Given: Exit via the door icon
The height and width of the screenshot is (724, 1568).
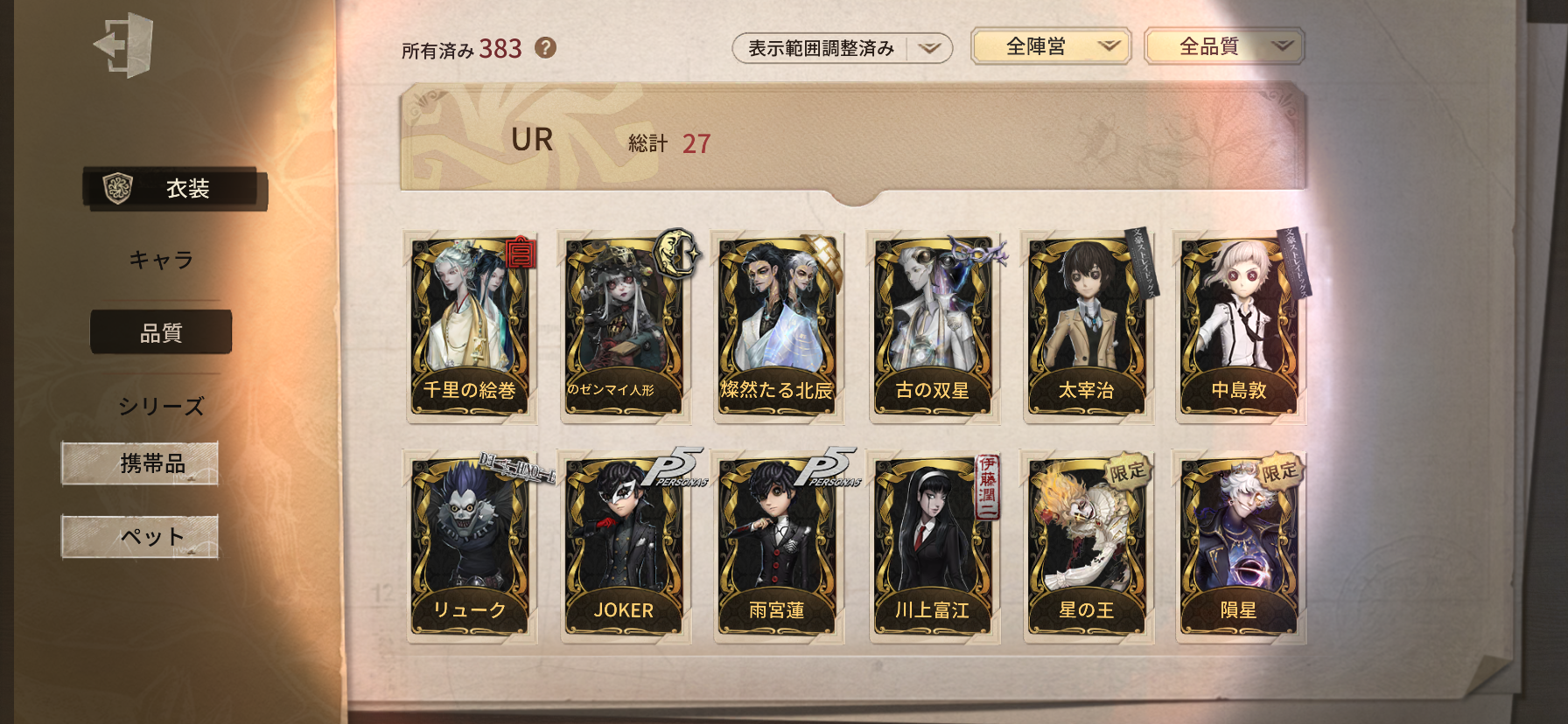Looking at the screenshot, I should coord(124,45).
